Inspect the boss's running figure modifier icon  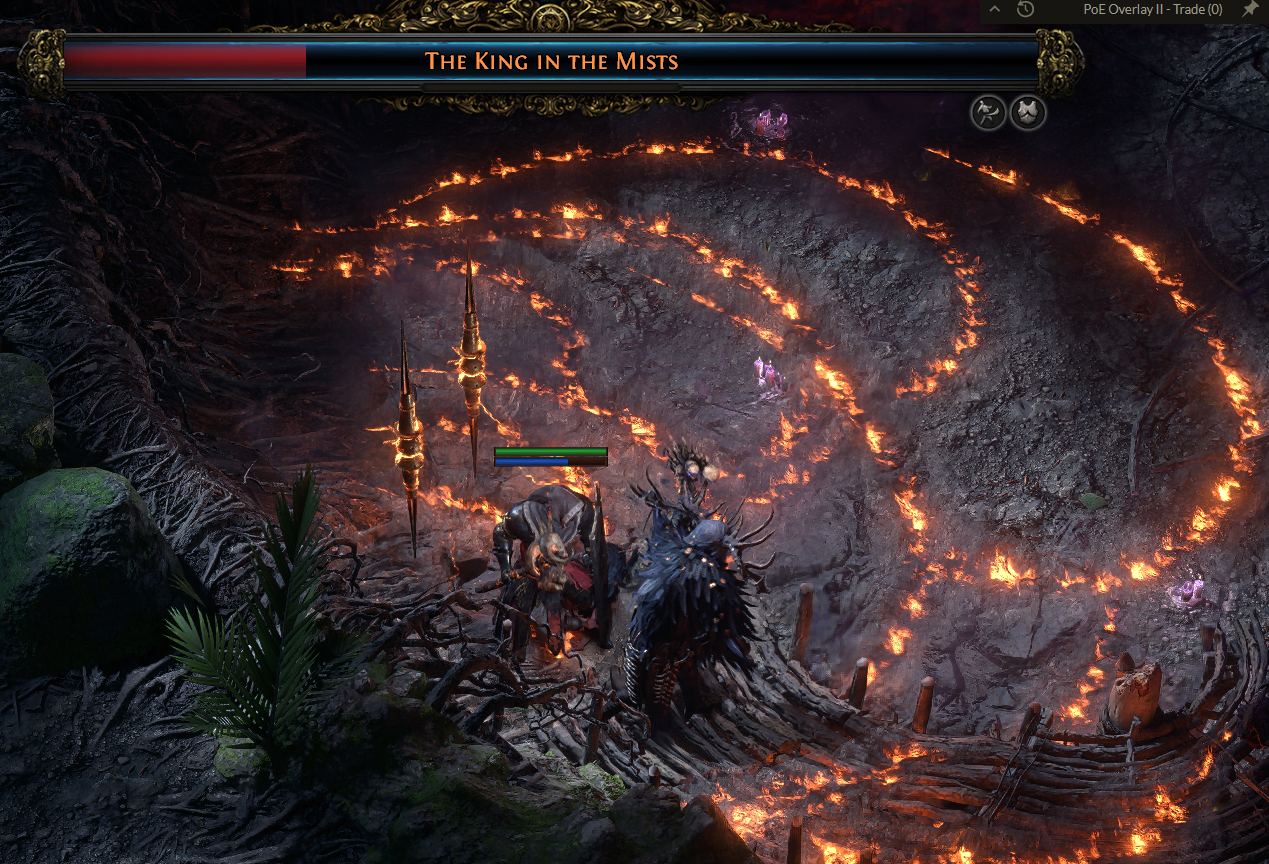(x=988, y=113)
